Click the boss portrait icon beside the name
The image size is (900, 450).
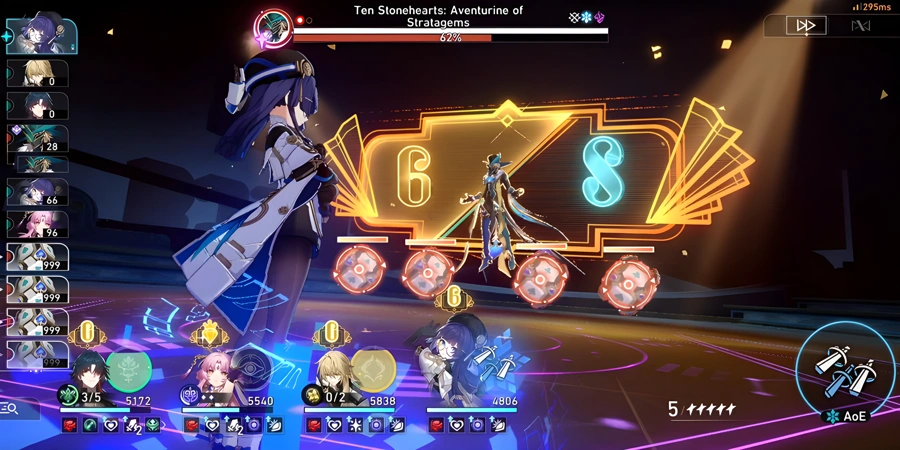271,27
